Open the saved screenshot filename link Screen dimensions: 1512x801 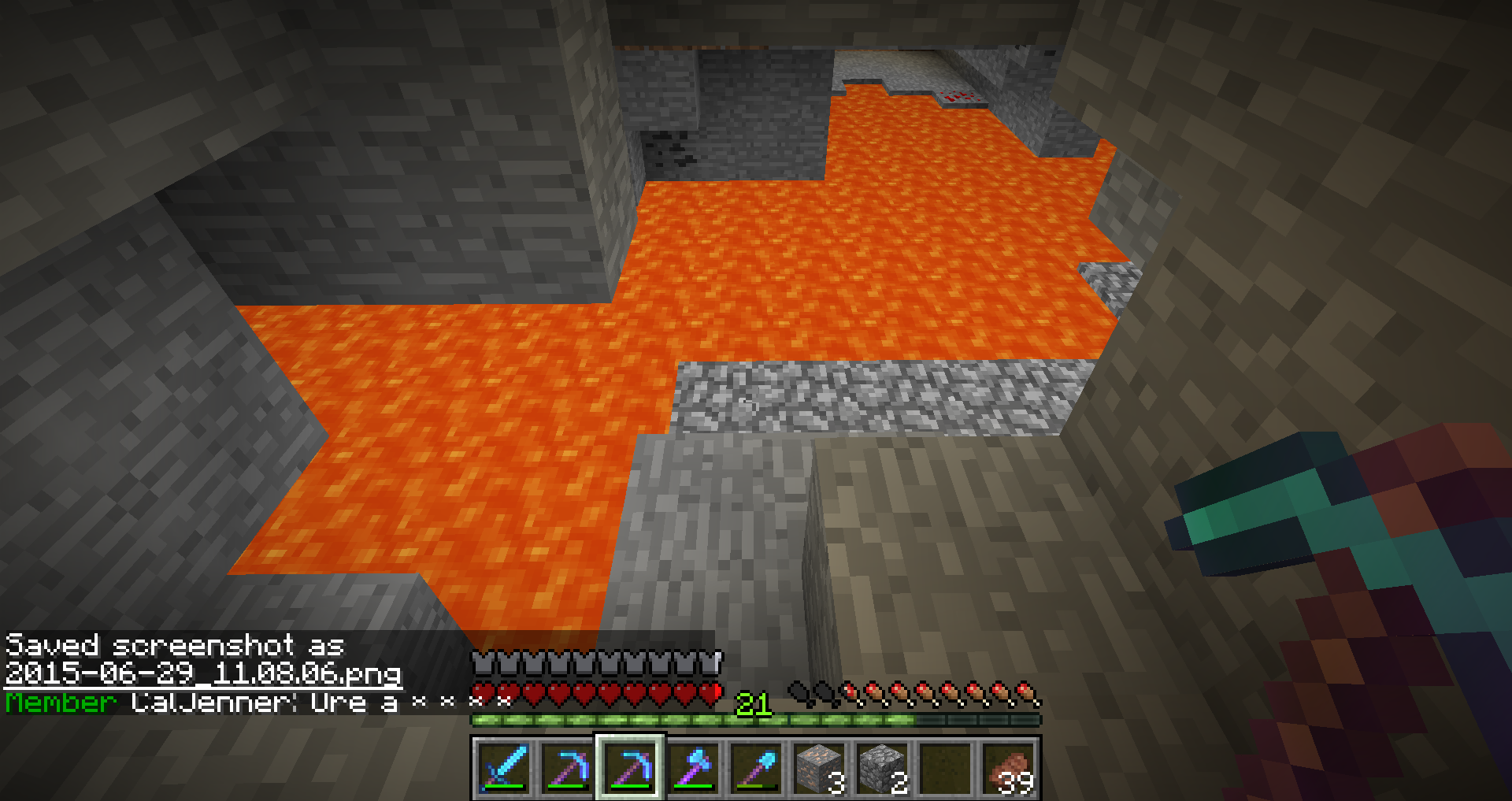coord(203,673)
